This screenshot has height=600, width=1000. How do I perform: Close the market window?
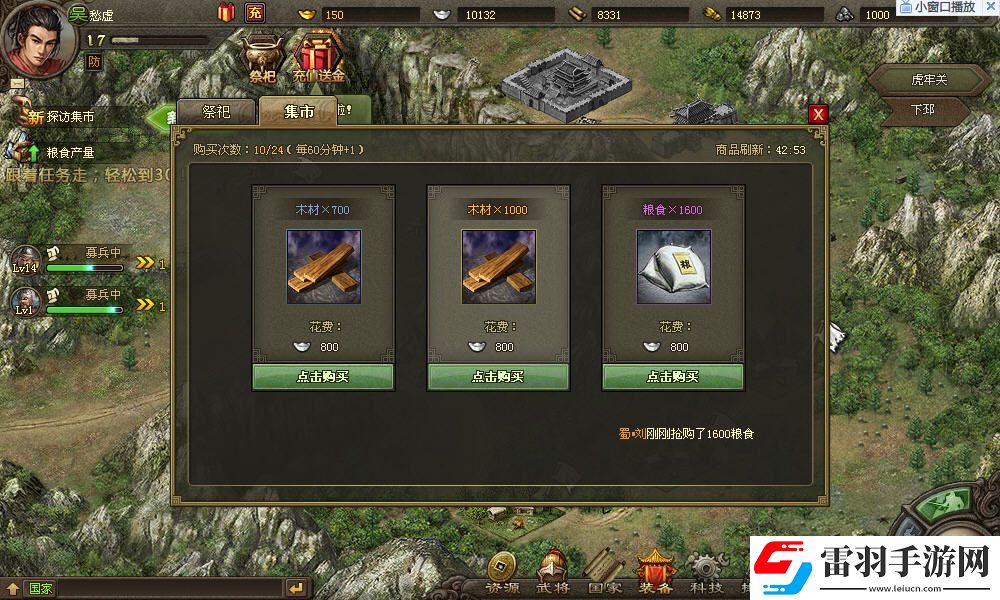(819, 114)
